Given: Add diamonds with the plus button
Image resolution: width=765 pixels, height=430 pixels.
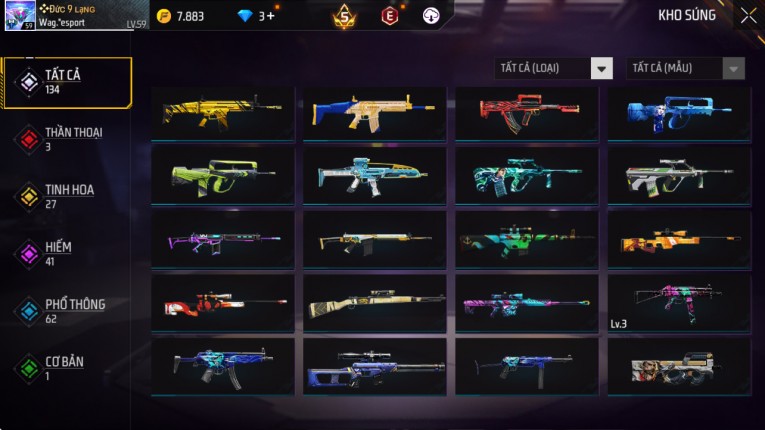Looking at the screenshot, I should point(270,16).
